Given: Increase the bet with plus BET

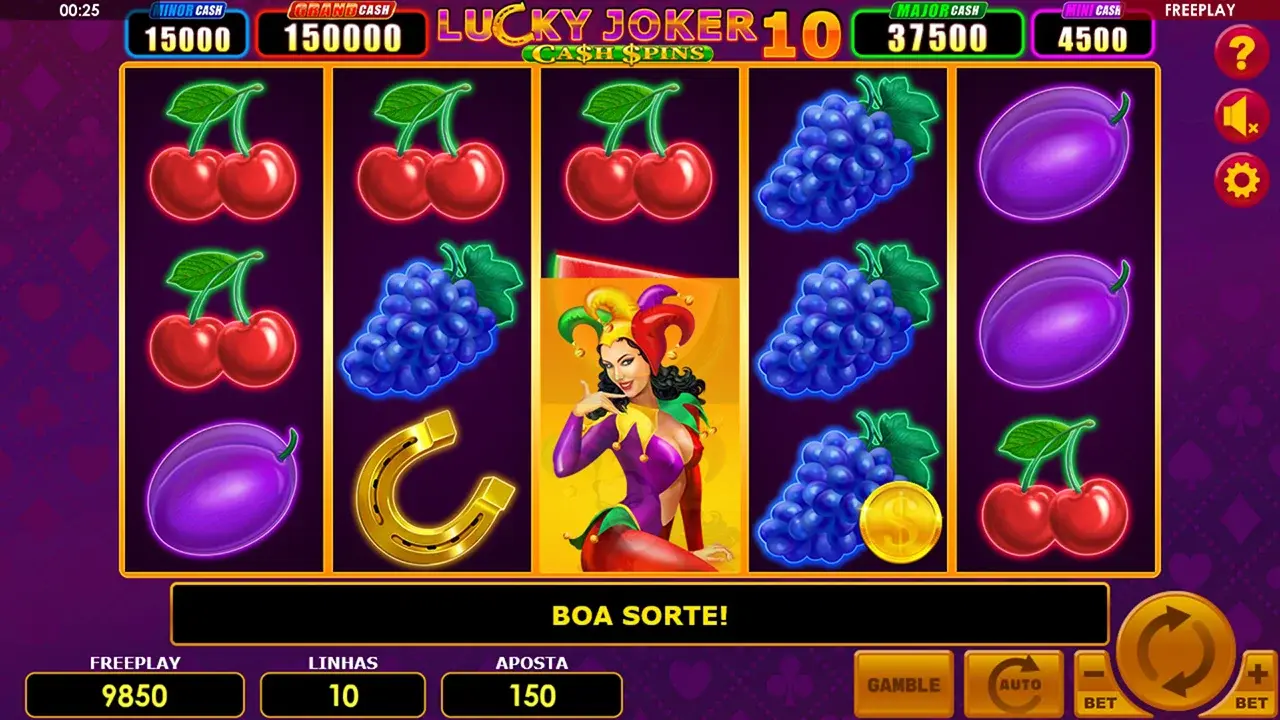Looking at the screenshot, I should pyautogui.click(x=1256, y=687).
